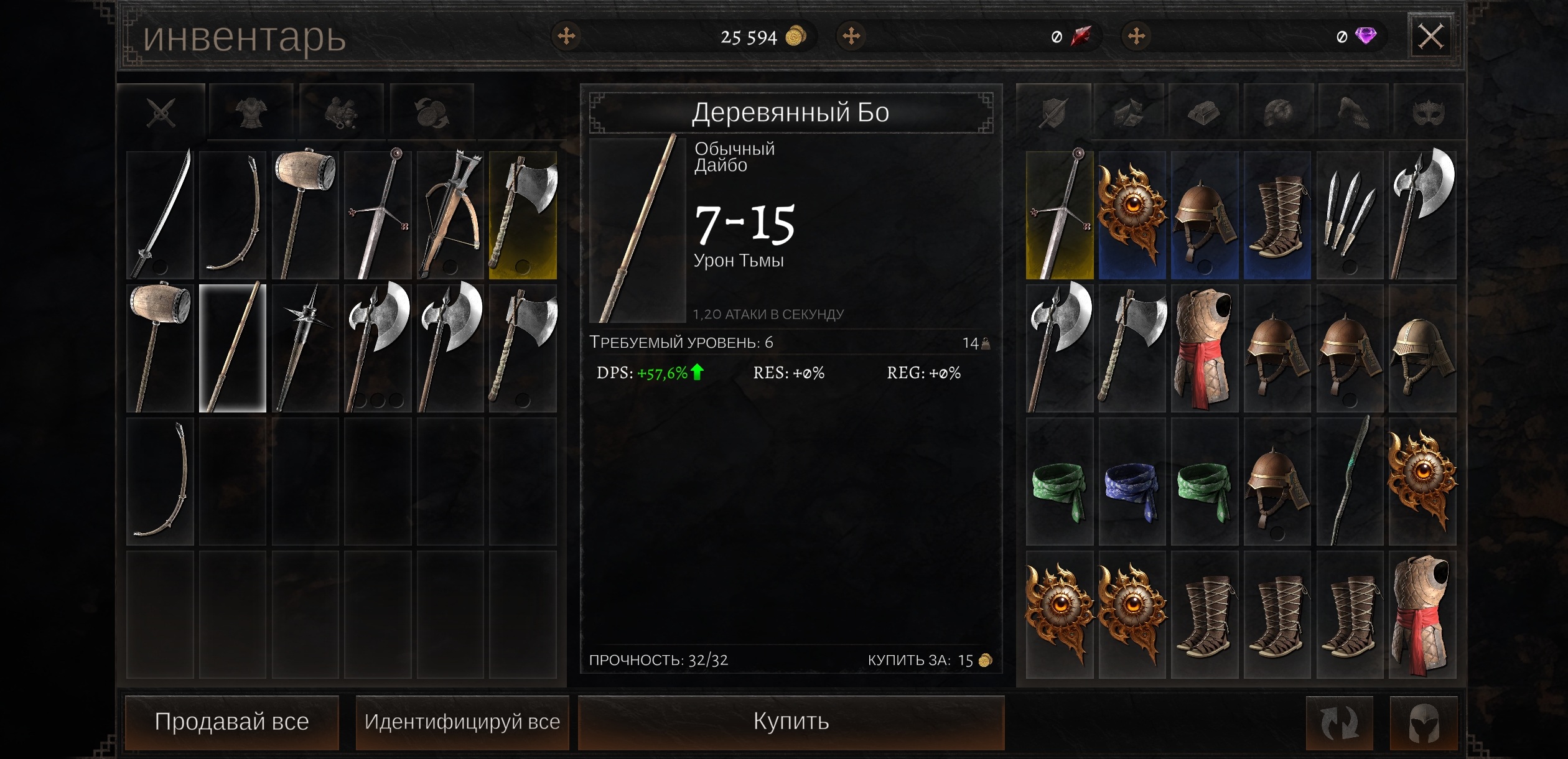Activate the Идентифицируй все button

(462, 722)
